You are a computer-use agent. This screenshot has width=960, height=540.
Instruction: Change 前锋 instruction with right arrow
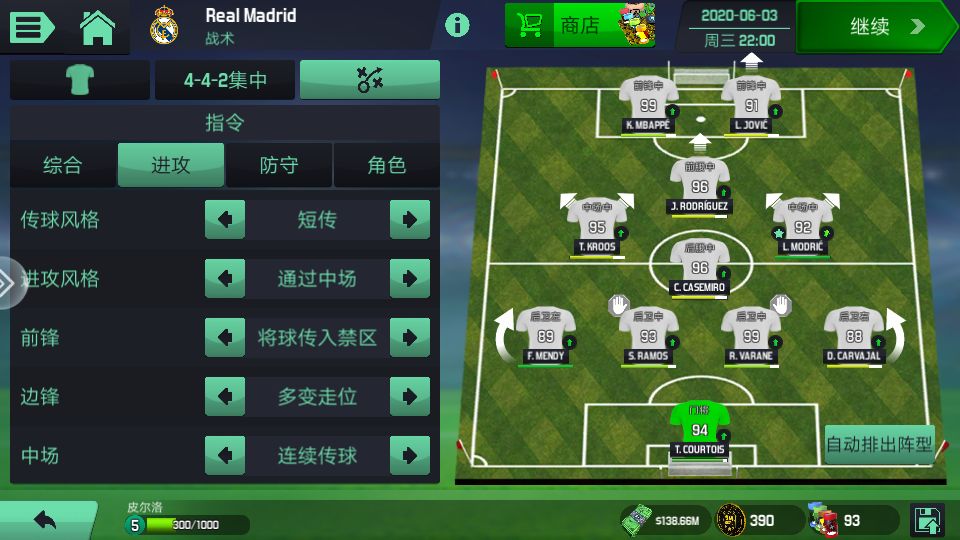click(x=410, y=338)
